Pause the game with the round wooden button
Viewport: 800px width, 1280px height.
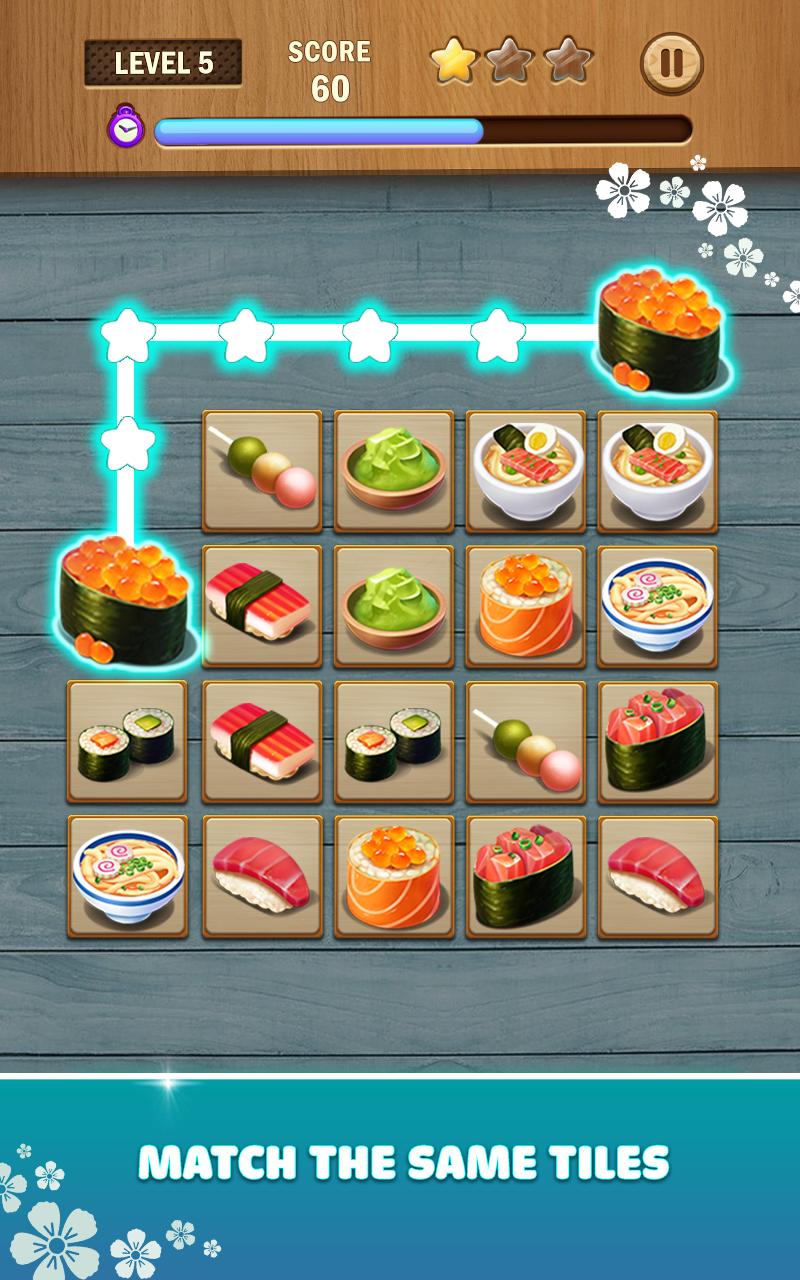(671, 64)
